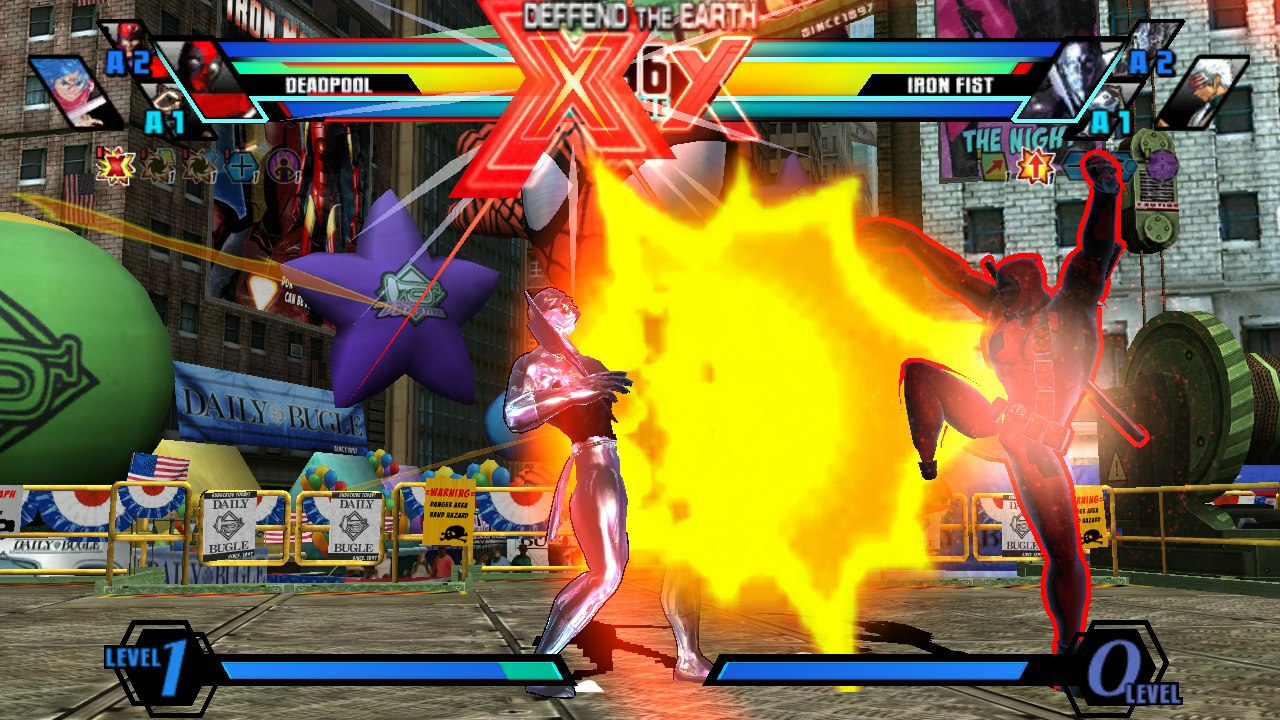Click the blue hexagon minus icon on the right
The width and height of the screenshot is (1280, 720).
(1074, 164)
